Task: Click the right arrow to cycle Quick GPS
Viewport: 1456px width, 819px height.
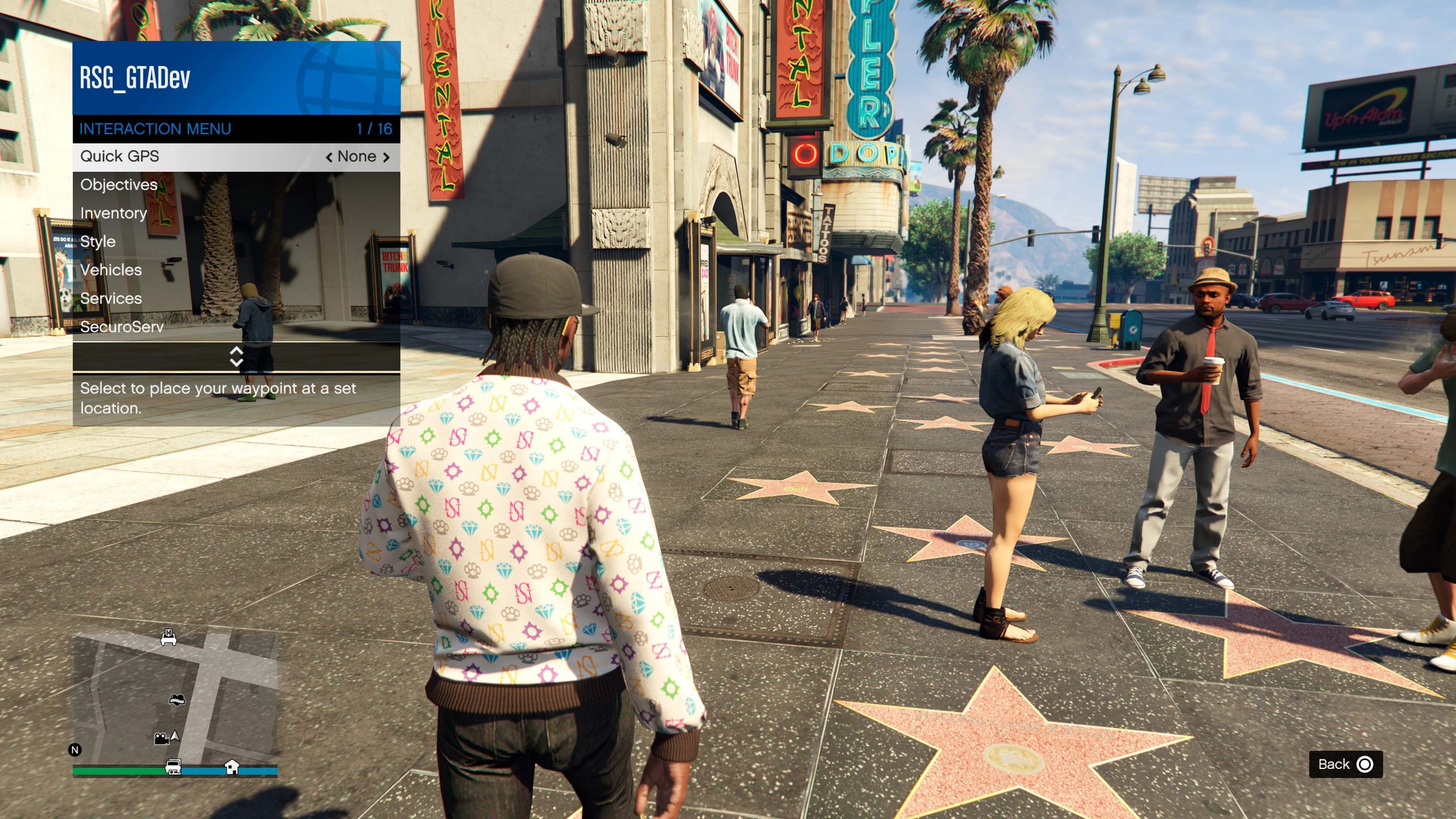Action: (386, 156)
